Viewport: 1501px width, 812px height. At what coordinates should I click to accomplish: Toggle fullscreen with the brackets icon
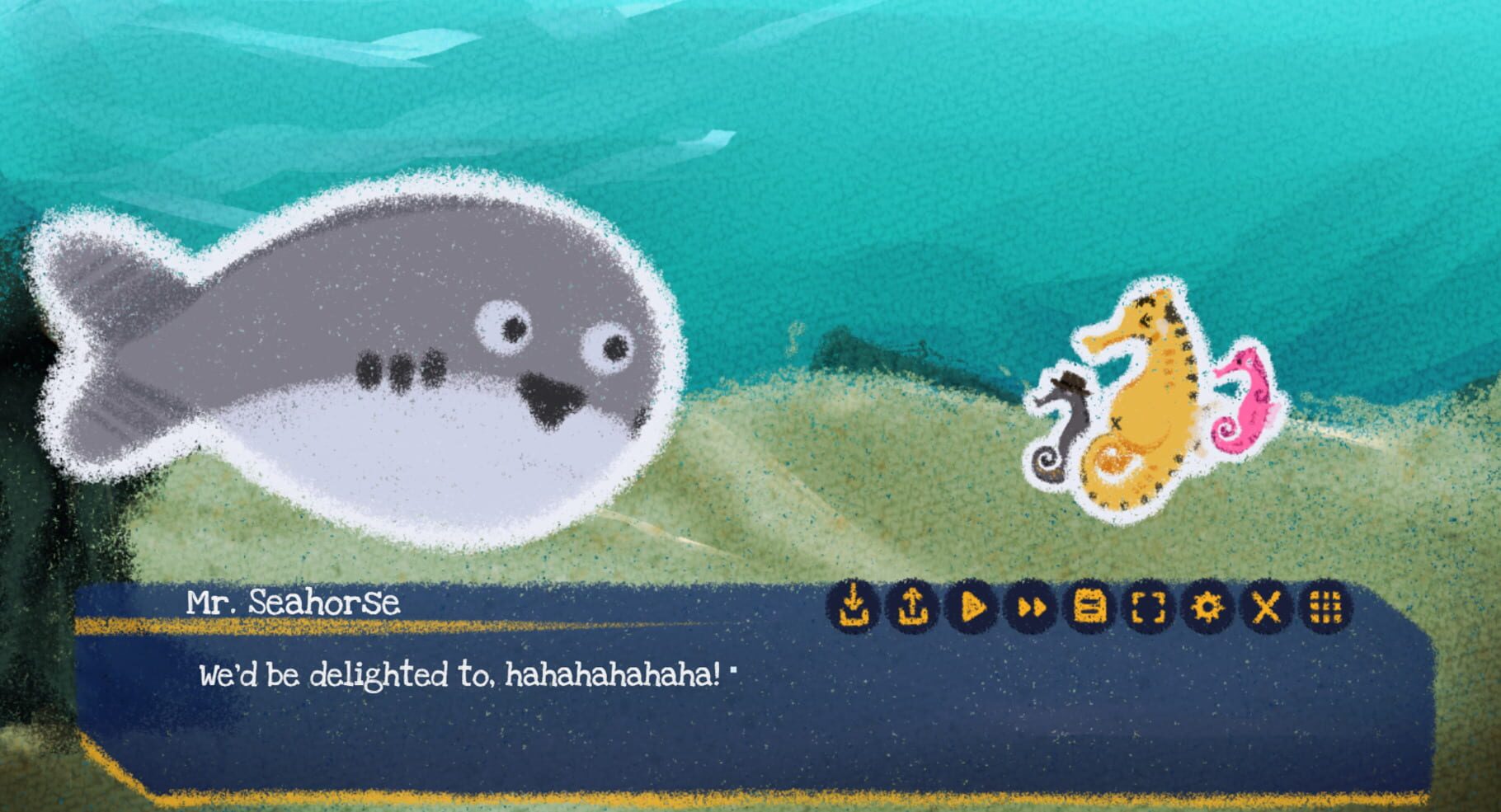click(x=1147, y=608)
